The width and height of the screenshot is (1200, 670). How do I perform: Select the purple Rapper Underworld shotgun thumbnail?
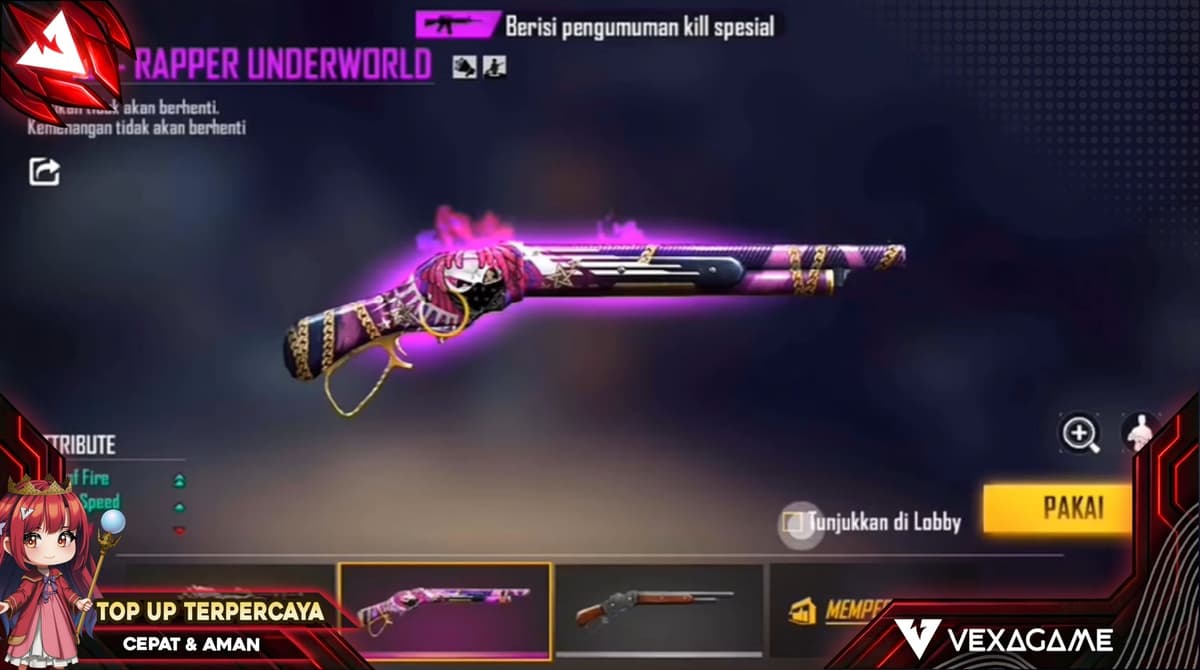pyautogui.click(x=445, y=611)
